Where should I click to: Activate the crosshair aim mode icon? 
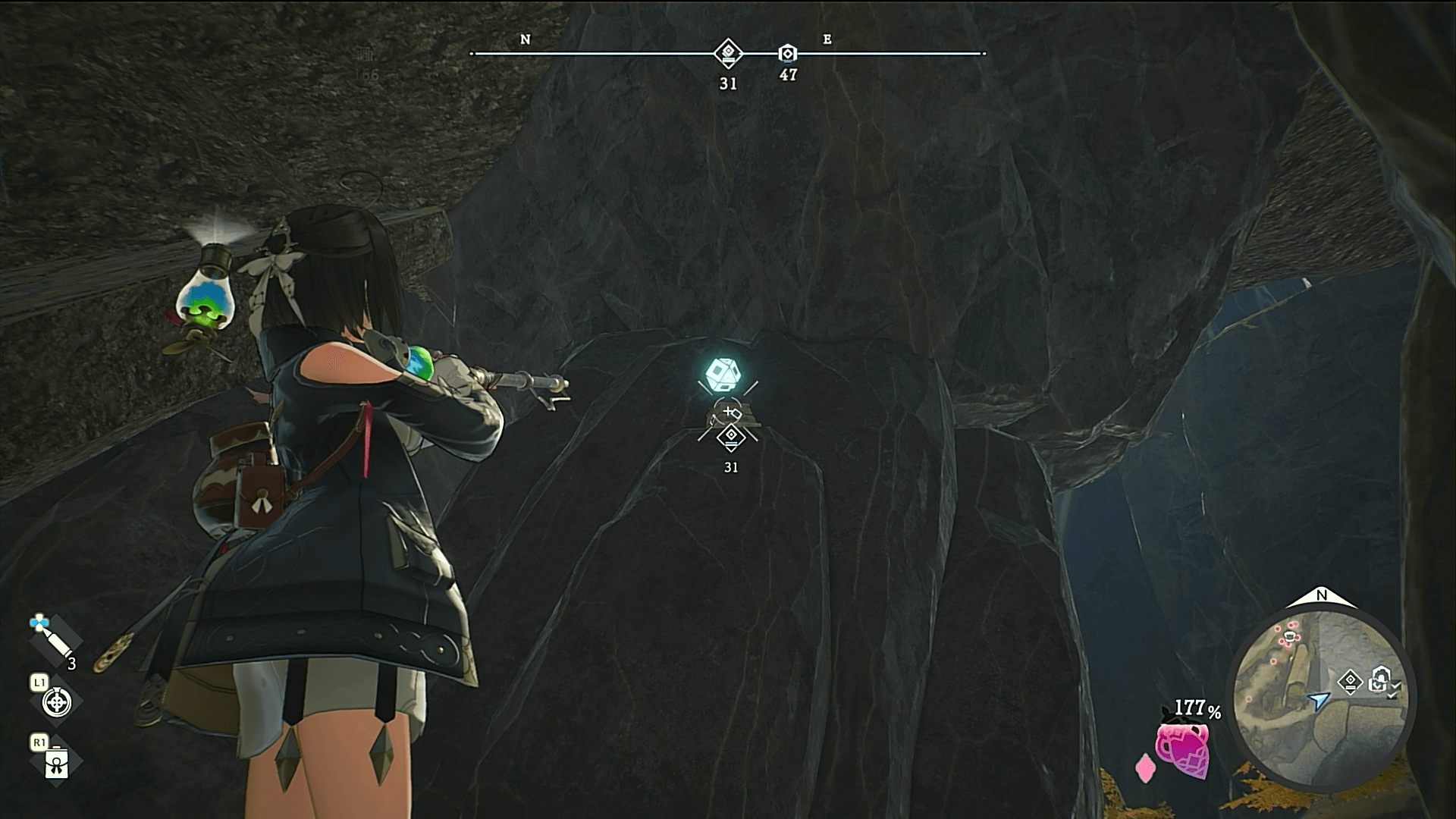56,702
